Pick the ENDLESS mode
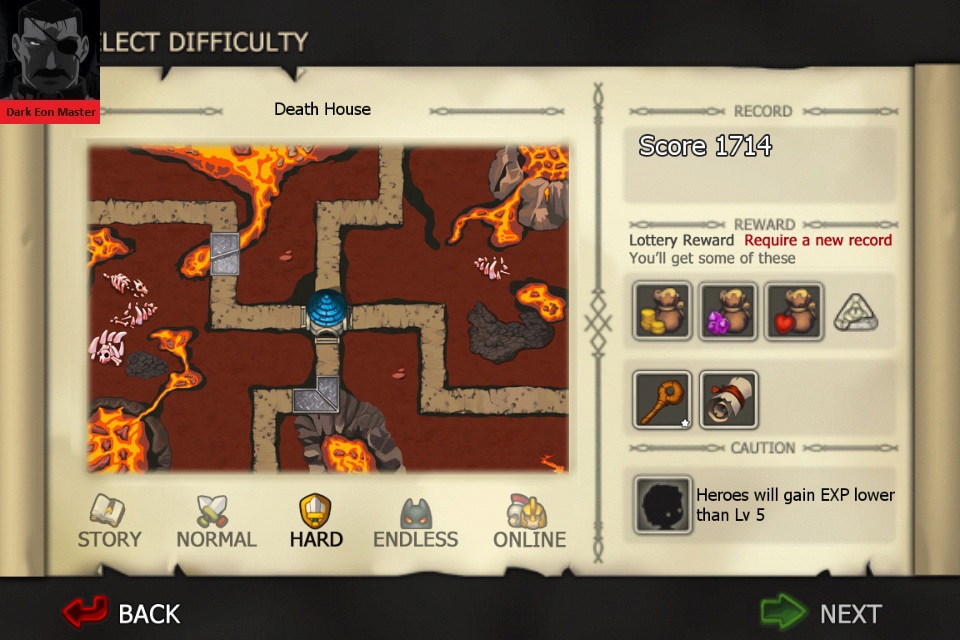Screen dimensions: 960x640 click(415, 523)
